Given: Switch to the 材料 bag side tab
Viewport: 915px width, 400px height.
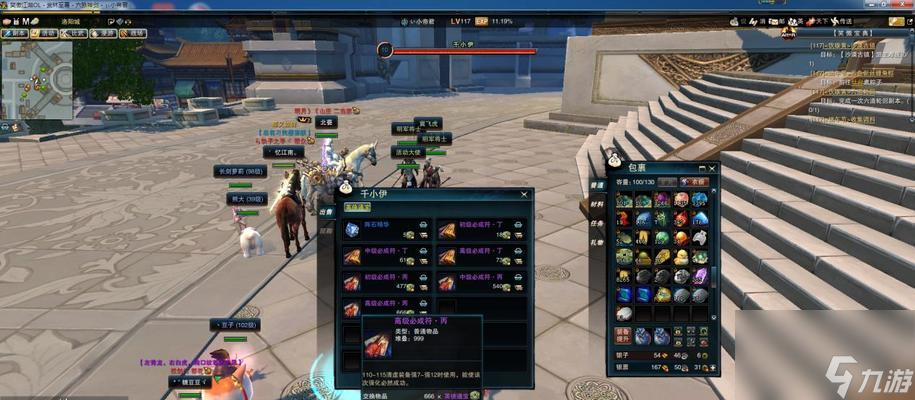Looking at the screenshot, I should (x=597, y=203).
